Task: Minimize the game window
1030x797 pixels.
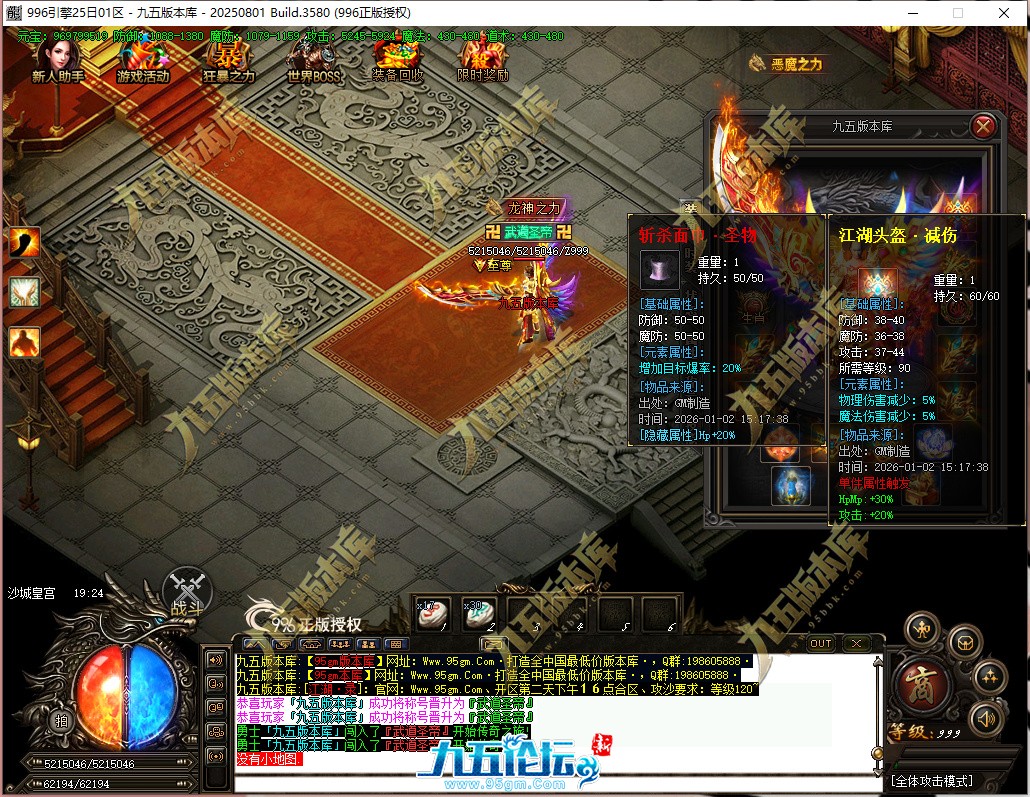Action: click(x=911, y=13)
